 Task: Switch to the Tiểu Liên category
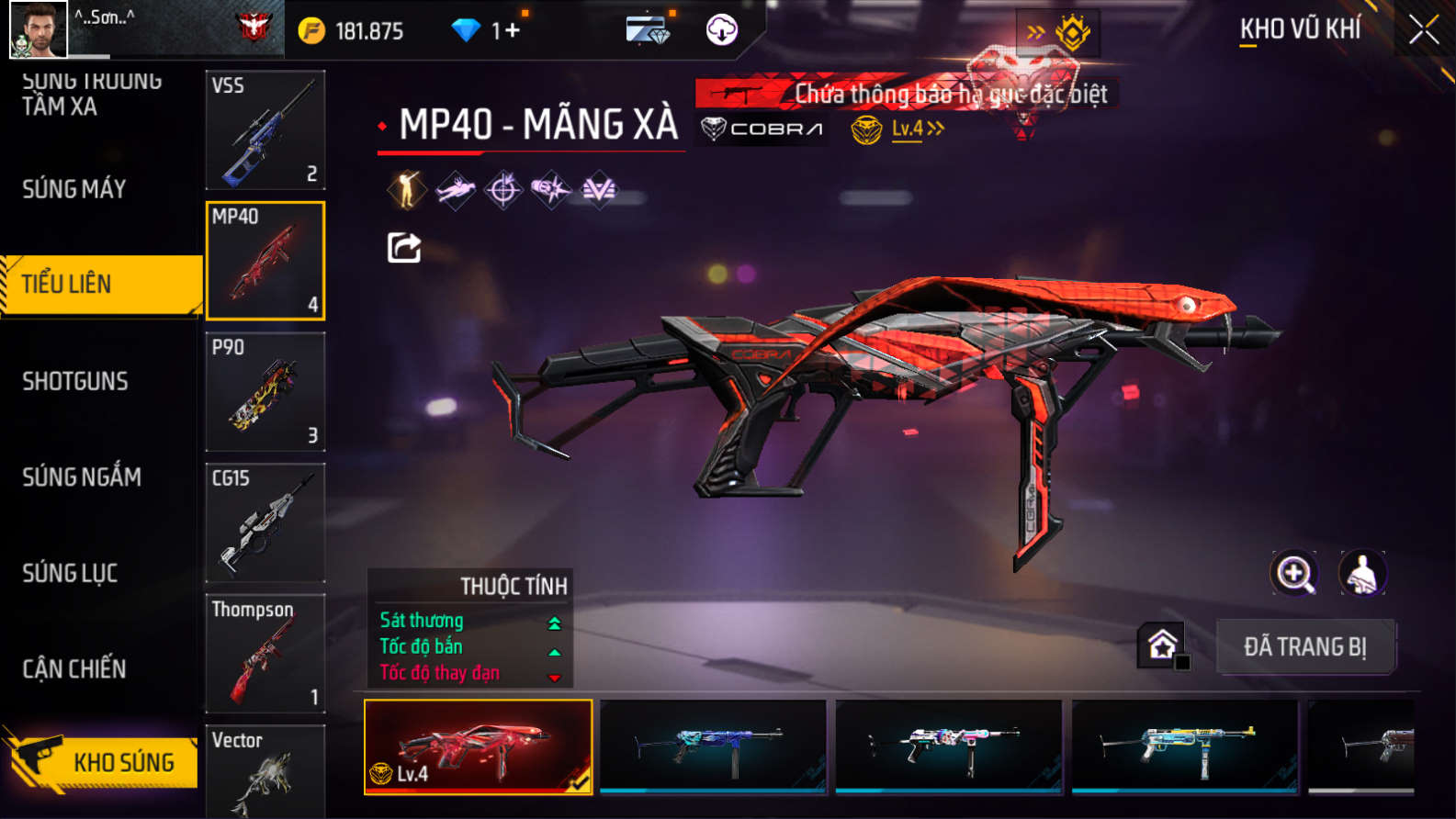pos(101,285)
